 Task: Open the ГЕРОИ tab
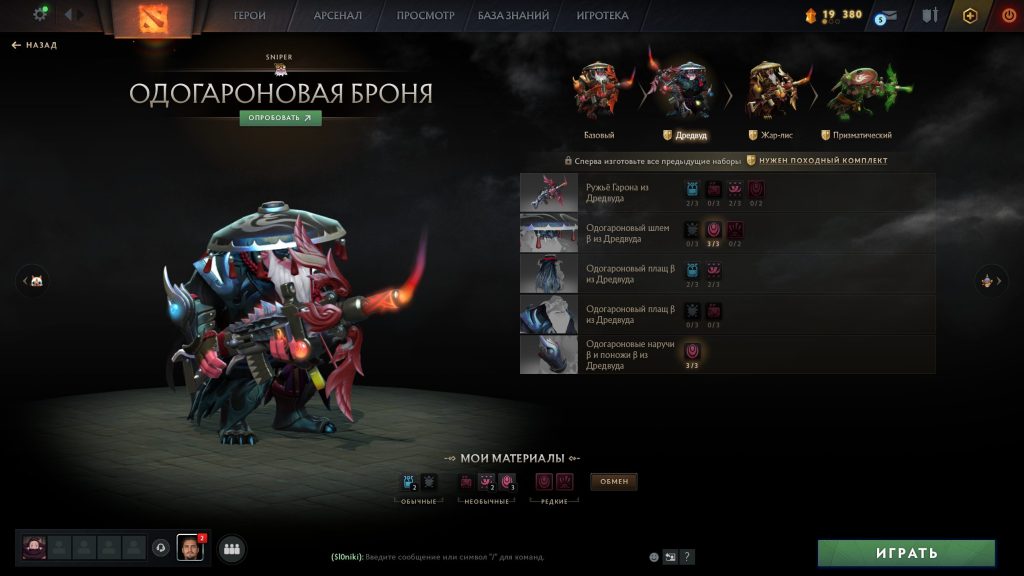click(x=250, y=16)
